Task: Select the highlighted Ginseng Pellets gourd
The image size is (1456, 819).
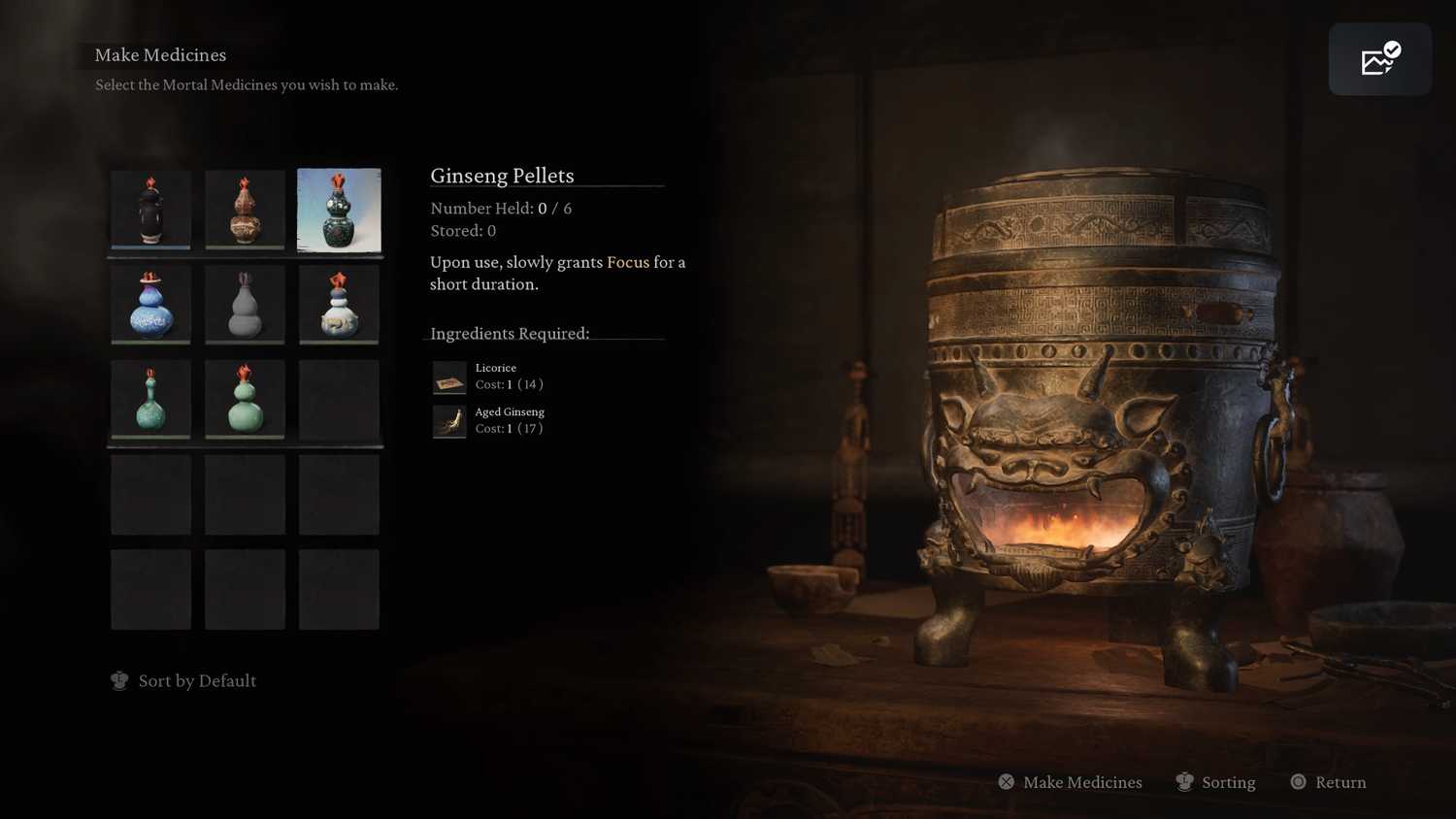Action: pyautogui.click(x=339, y=210)
